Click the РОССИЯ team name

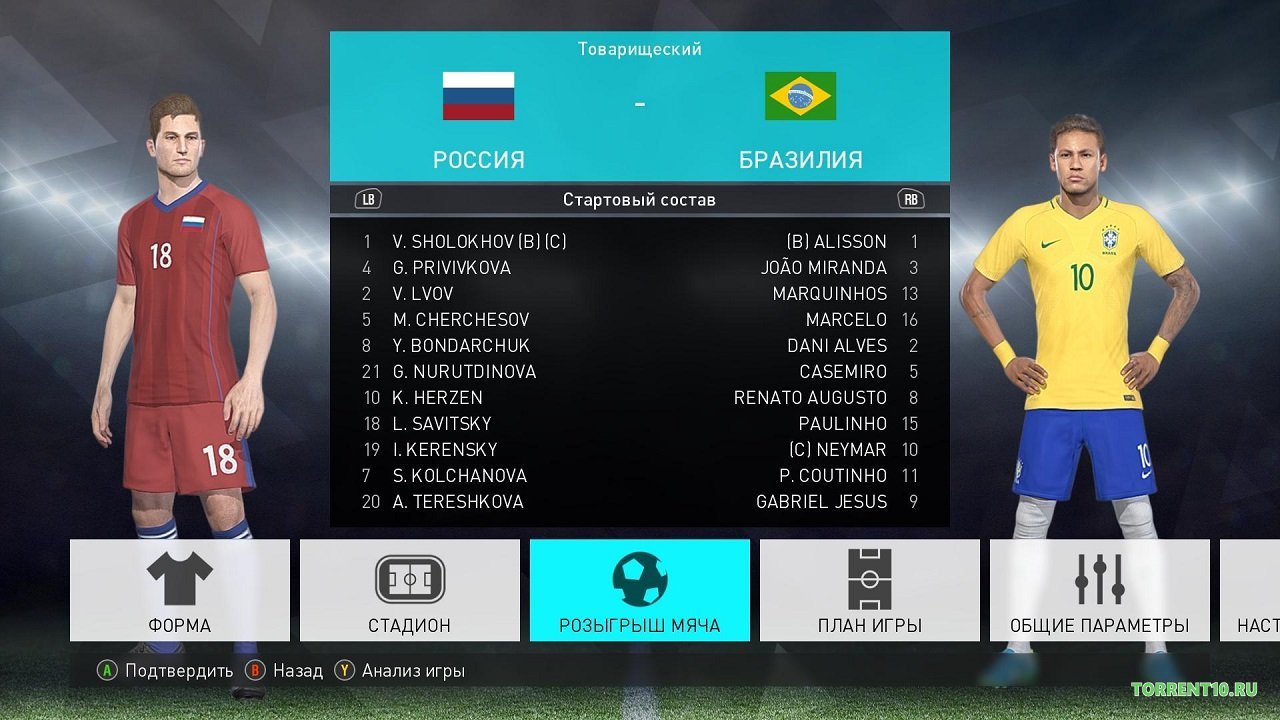click(x=479, y=159)
